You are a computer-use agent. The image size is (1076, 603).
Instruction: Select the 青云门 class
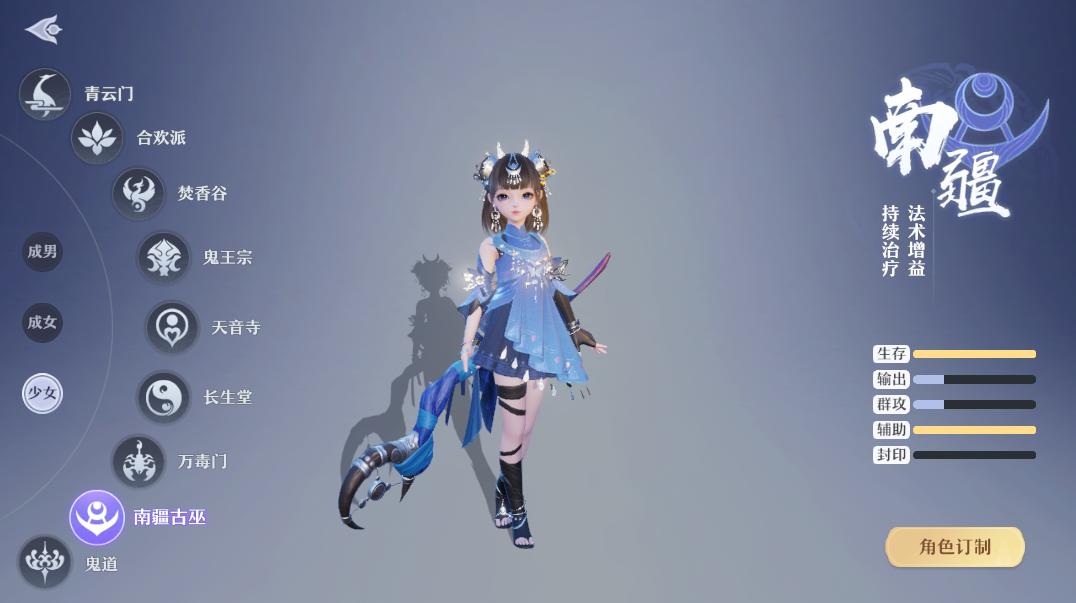45,95
